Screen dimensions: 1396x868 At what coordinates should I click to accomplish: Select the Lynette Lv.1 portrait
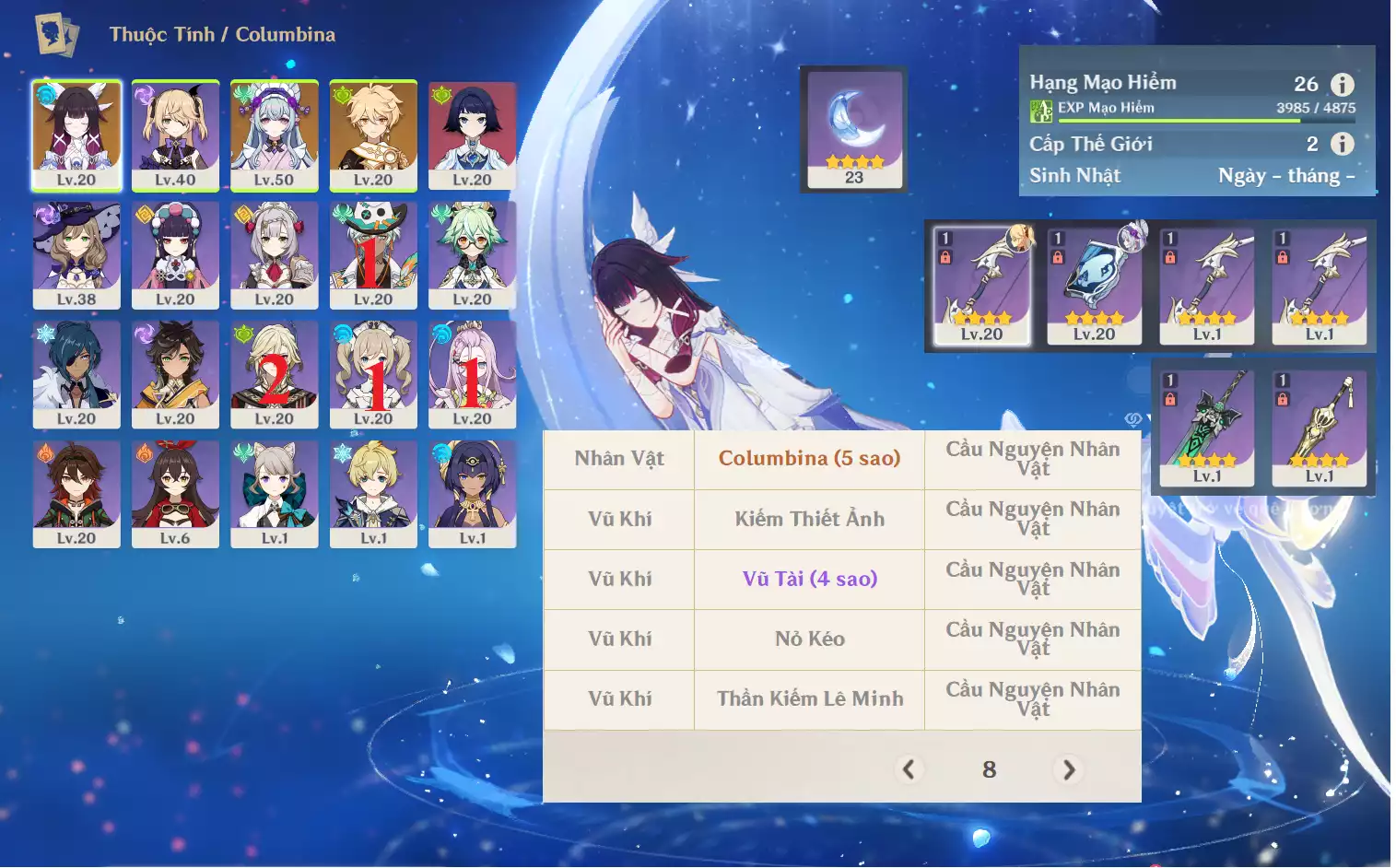coord(275,494)
